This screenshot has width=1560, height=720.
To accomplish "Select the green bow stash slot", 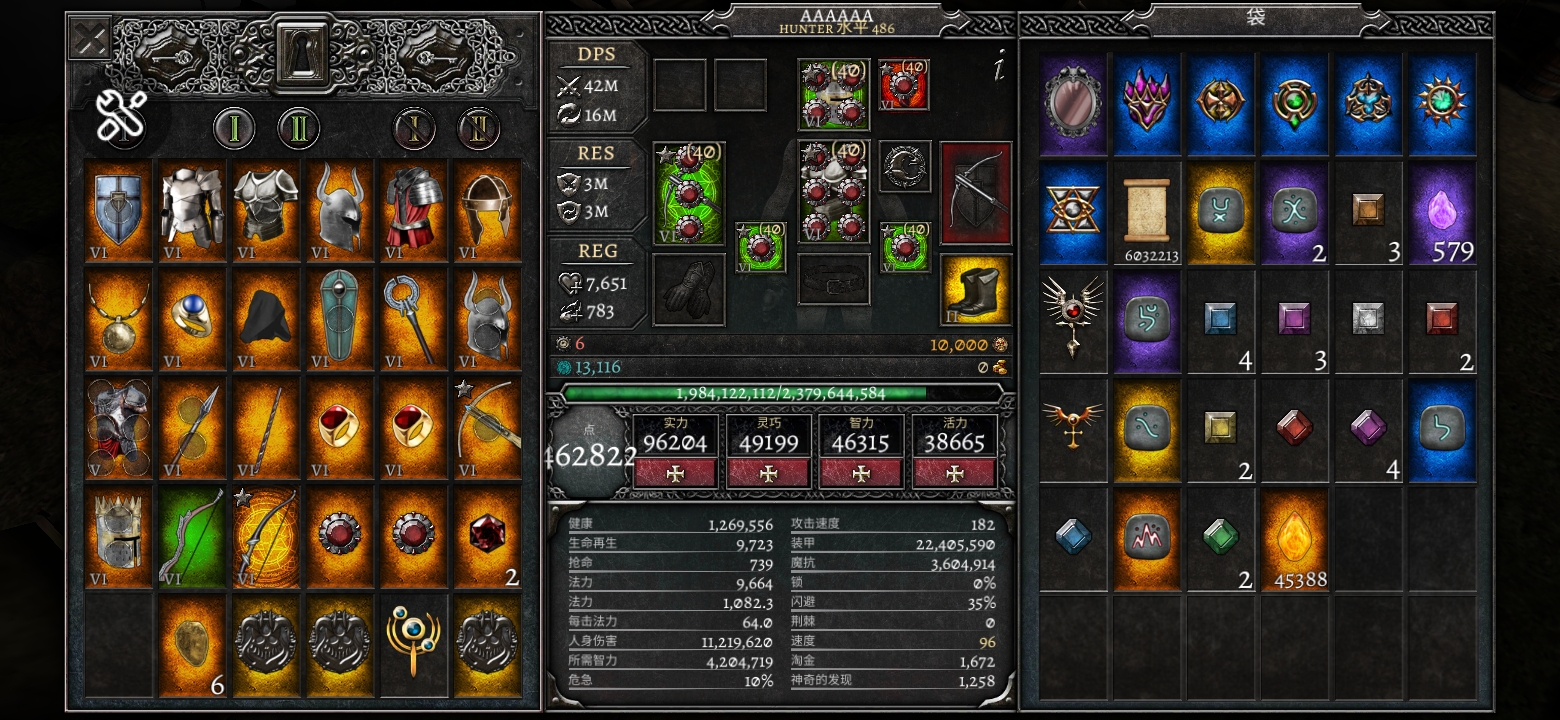I will pos(192,536).
